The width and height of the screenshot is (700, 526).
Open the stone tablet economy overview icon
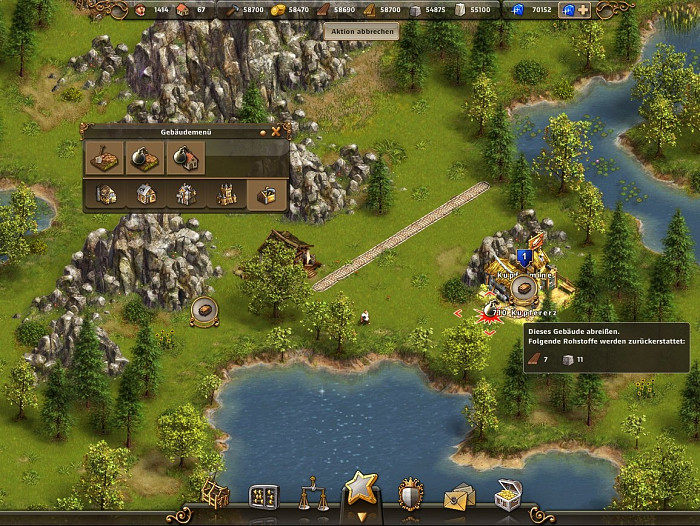263,496
